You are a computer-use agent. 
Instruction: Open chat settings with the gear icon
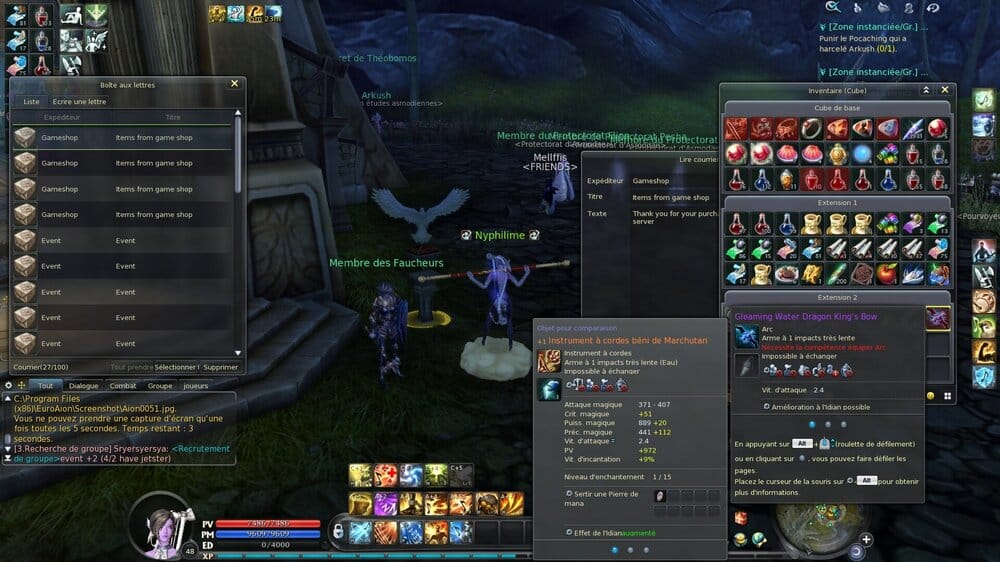[x=8, y=385]
